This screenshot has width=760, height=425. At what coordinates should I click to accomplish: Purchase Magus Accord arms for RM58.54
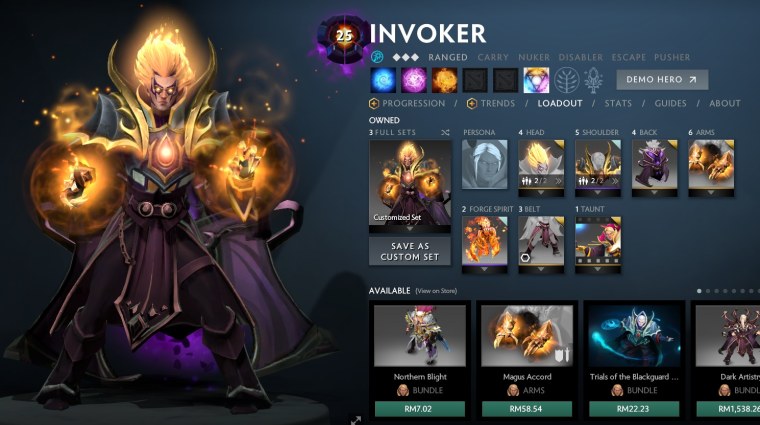[526, 408]
